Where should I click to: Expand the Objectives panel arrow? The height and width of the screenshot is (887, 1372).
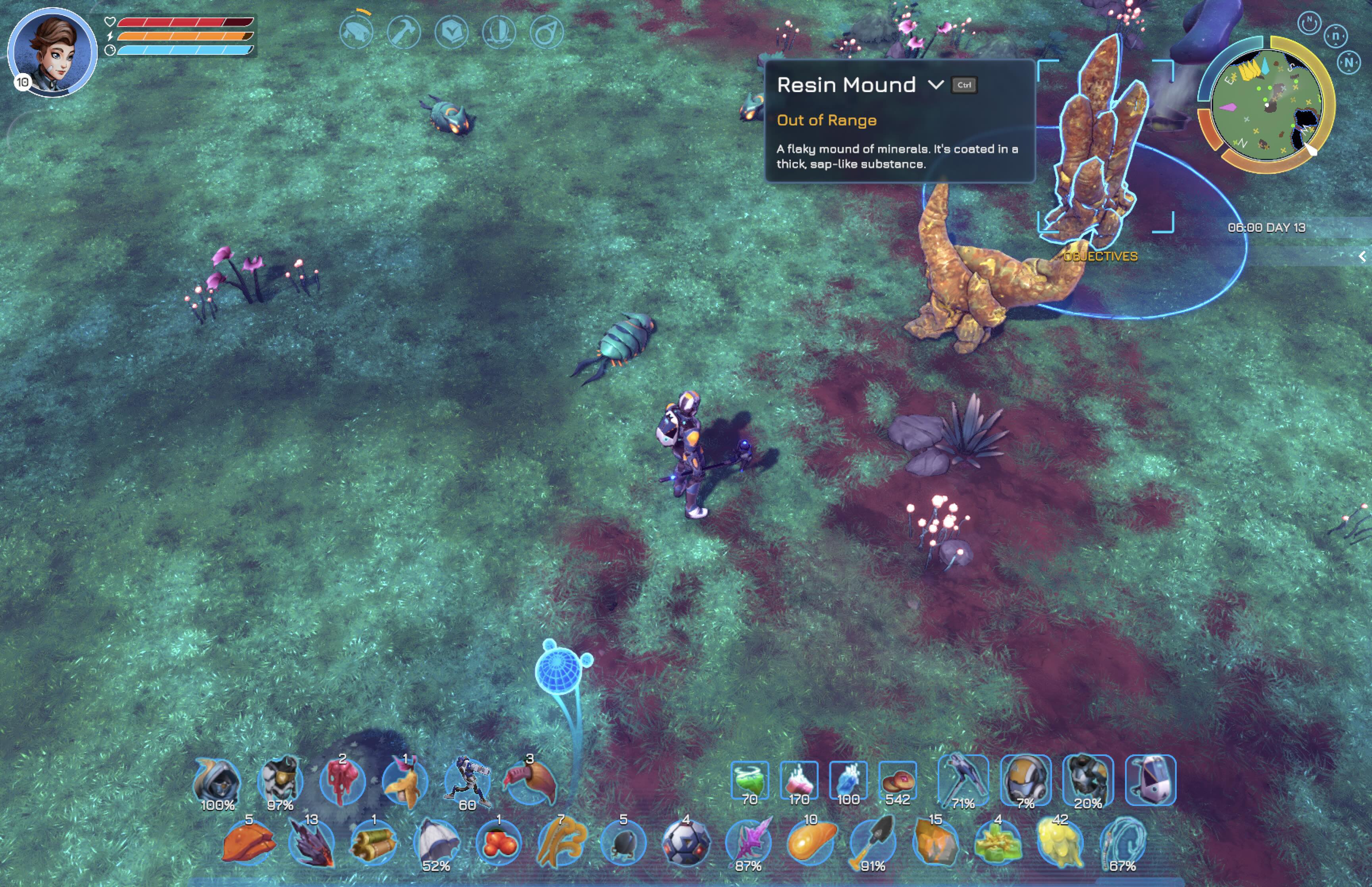tap(1362, 256)
